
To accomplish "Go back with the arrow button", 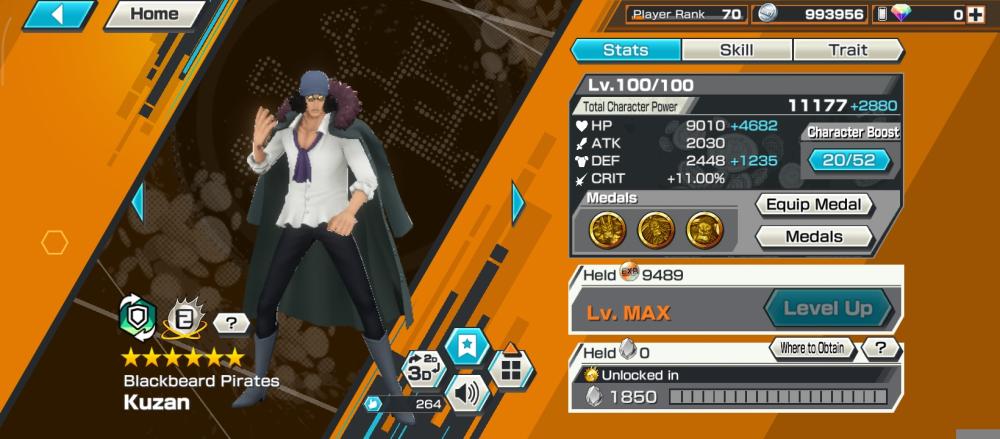I will [x=59, y=14].
